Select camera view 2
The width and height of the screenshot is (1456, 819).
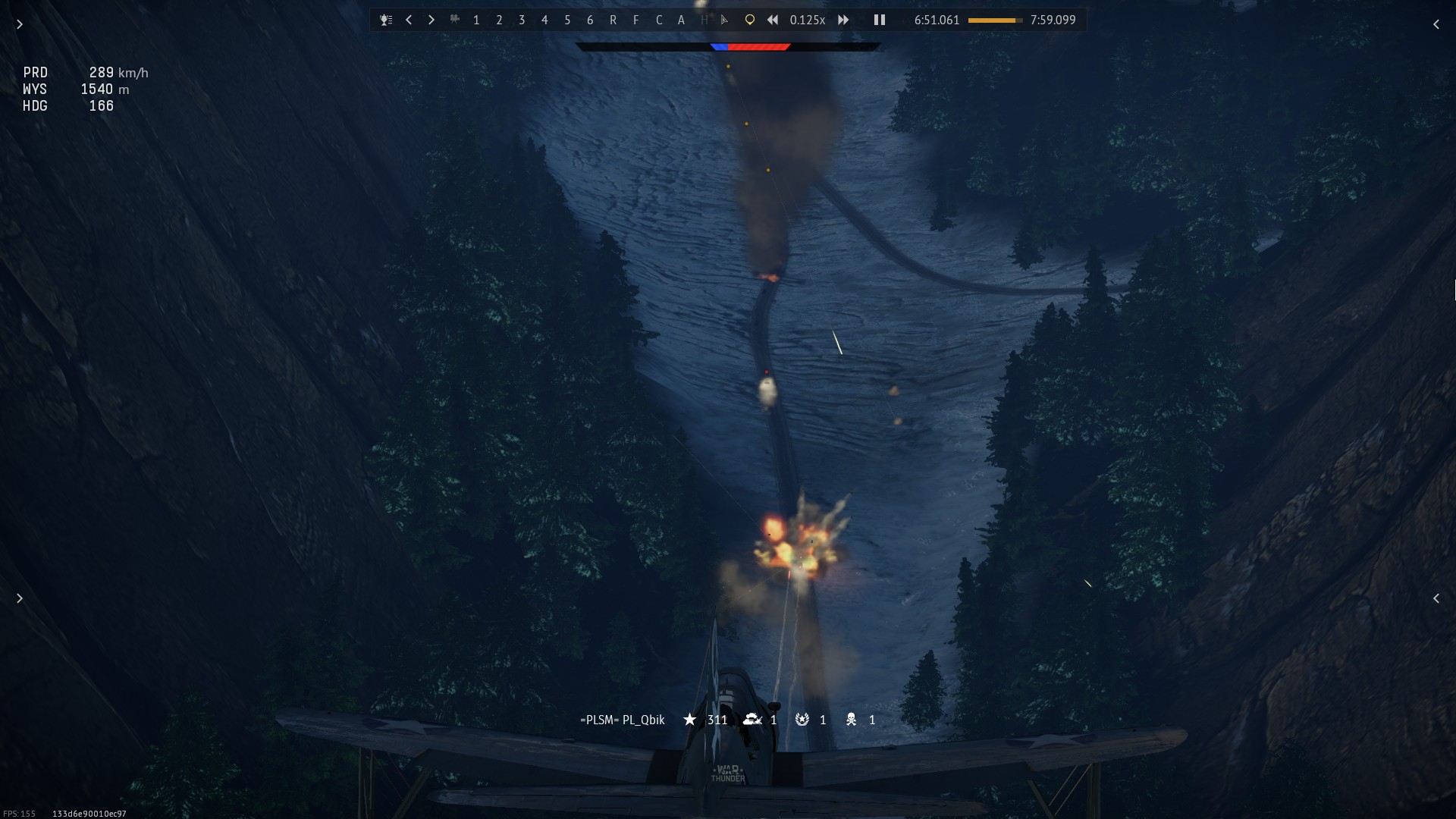(499, 20)
